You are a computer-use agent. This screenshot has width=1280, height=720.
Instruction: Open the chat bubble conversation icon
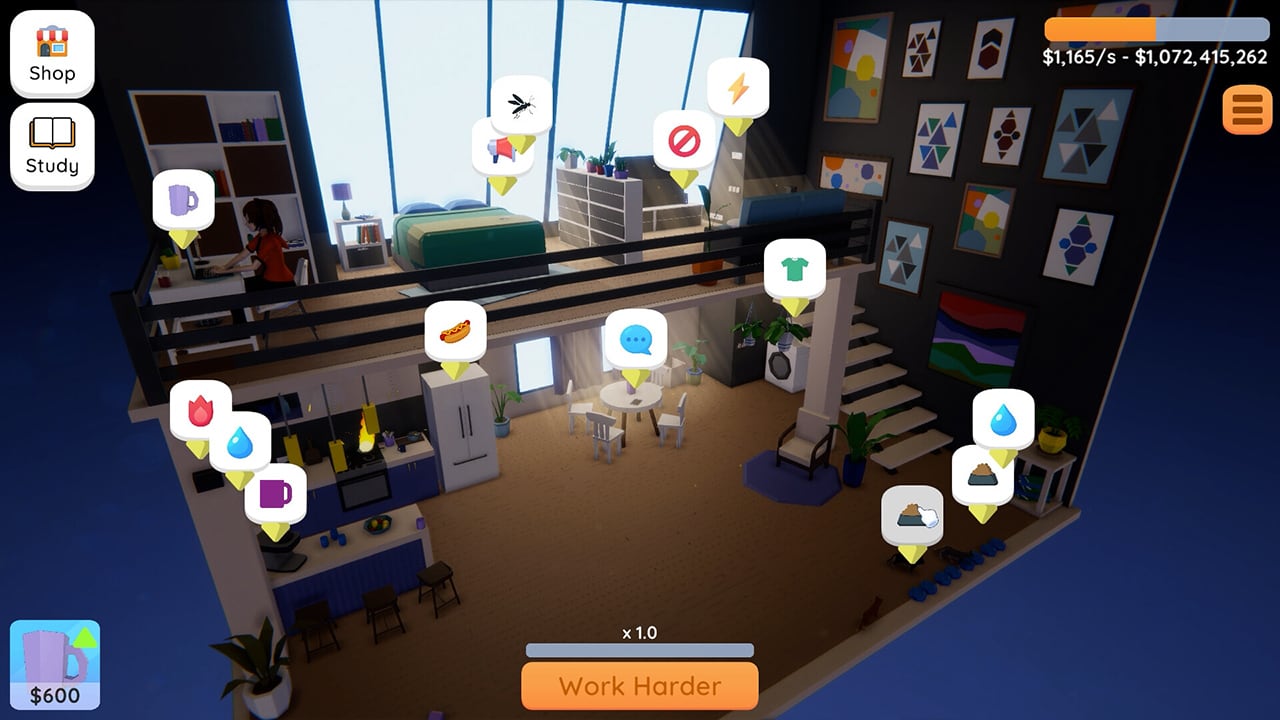point(637,339)
